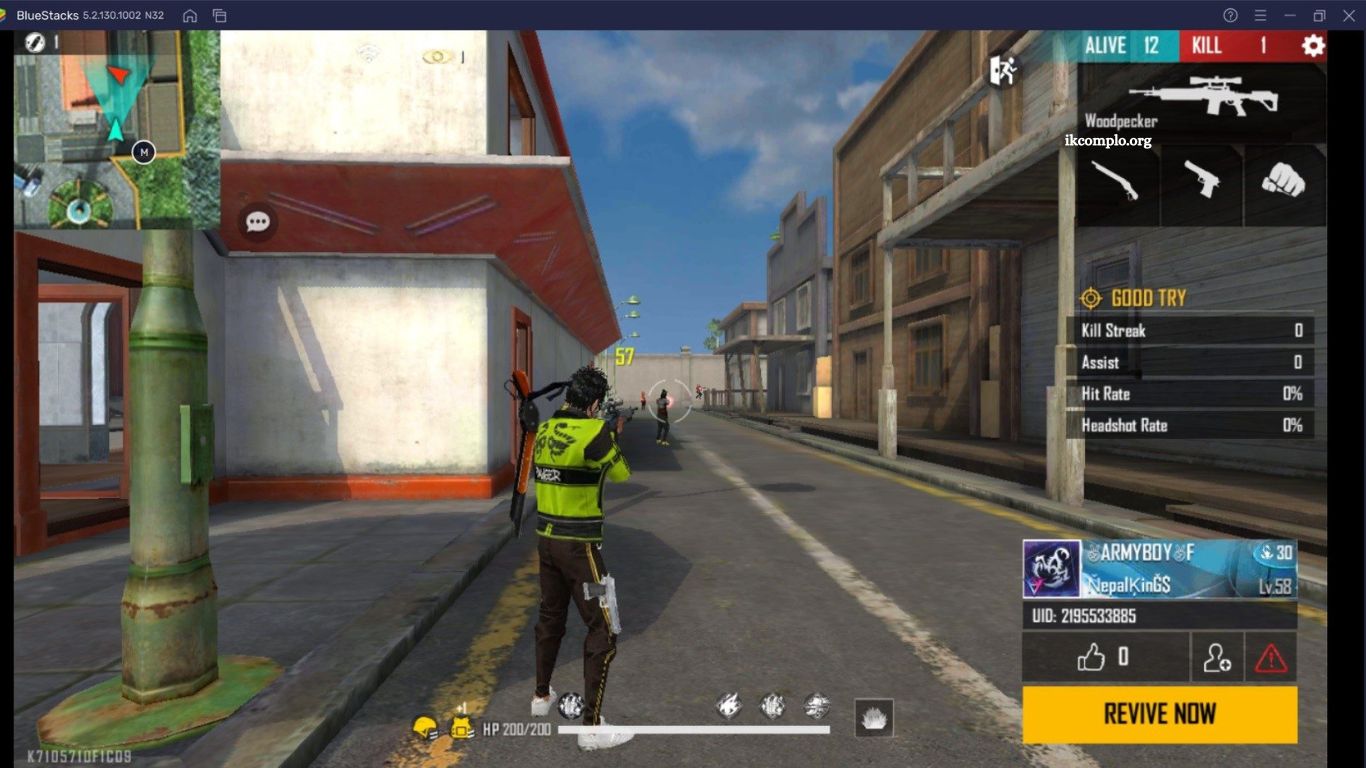Click the yellow REVIVE NOW button
1366x768 pixels.
(1159, 714)
